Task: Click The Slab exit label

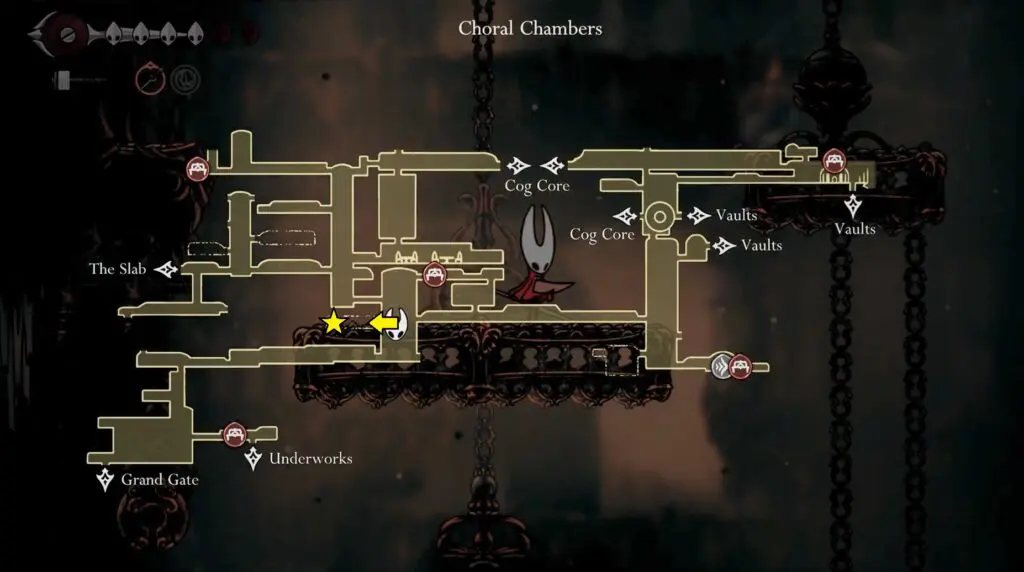Action: pyautogui.click(x=116, y=269)
